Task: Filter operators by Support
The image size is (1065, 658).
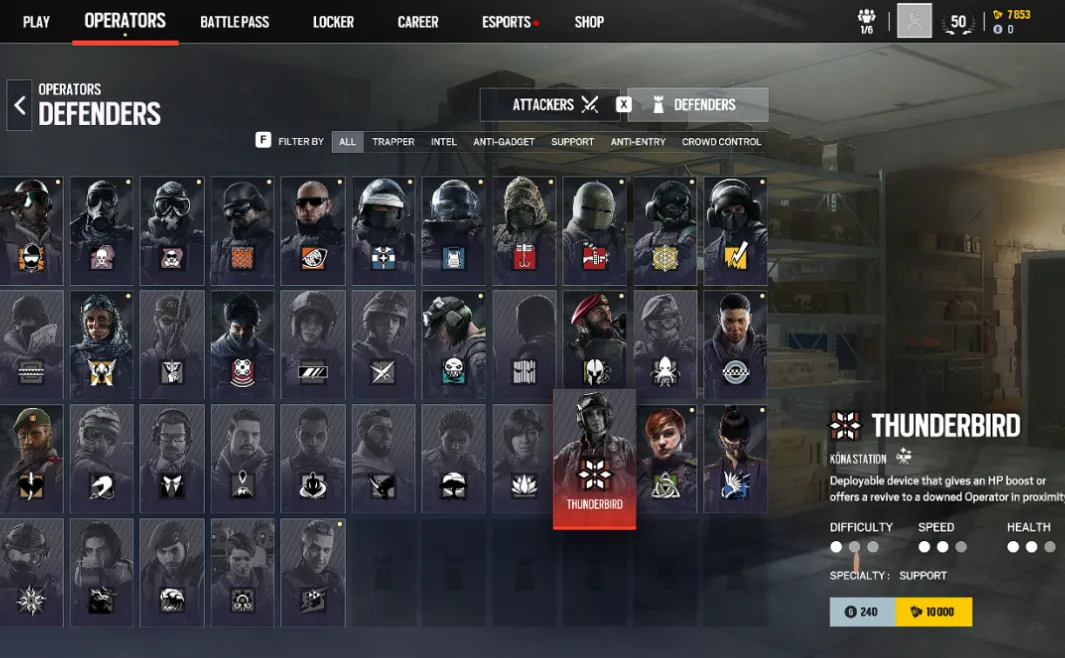Action: (572, 142)
